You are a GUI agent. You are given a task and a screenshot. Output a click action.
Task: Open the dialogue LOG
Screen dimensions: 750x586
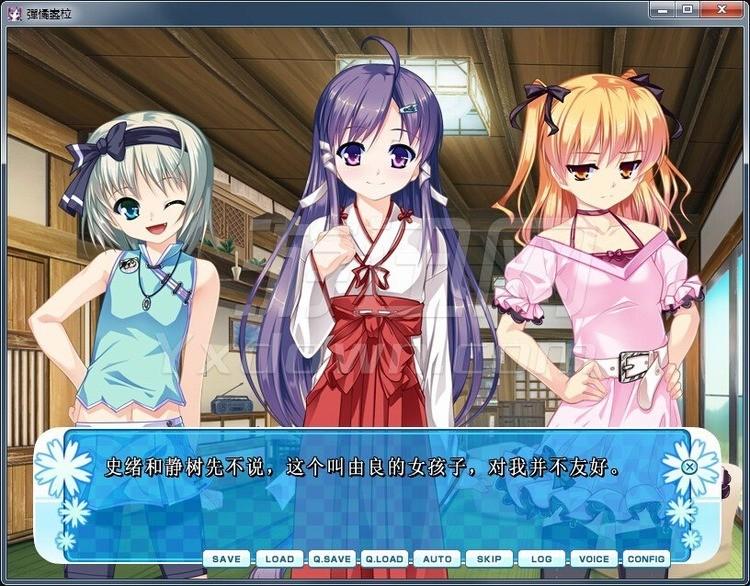(x=541, y=559)
